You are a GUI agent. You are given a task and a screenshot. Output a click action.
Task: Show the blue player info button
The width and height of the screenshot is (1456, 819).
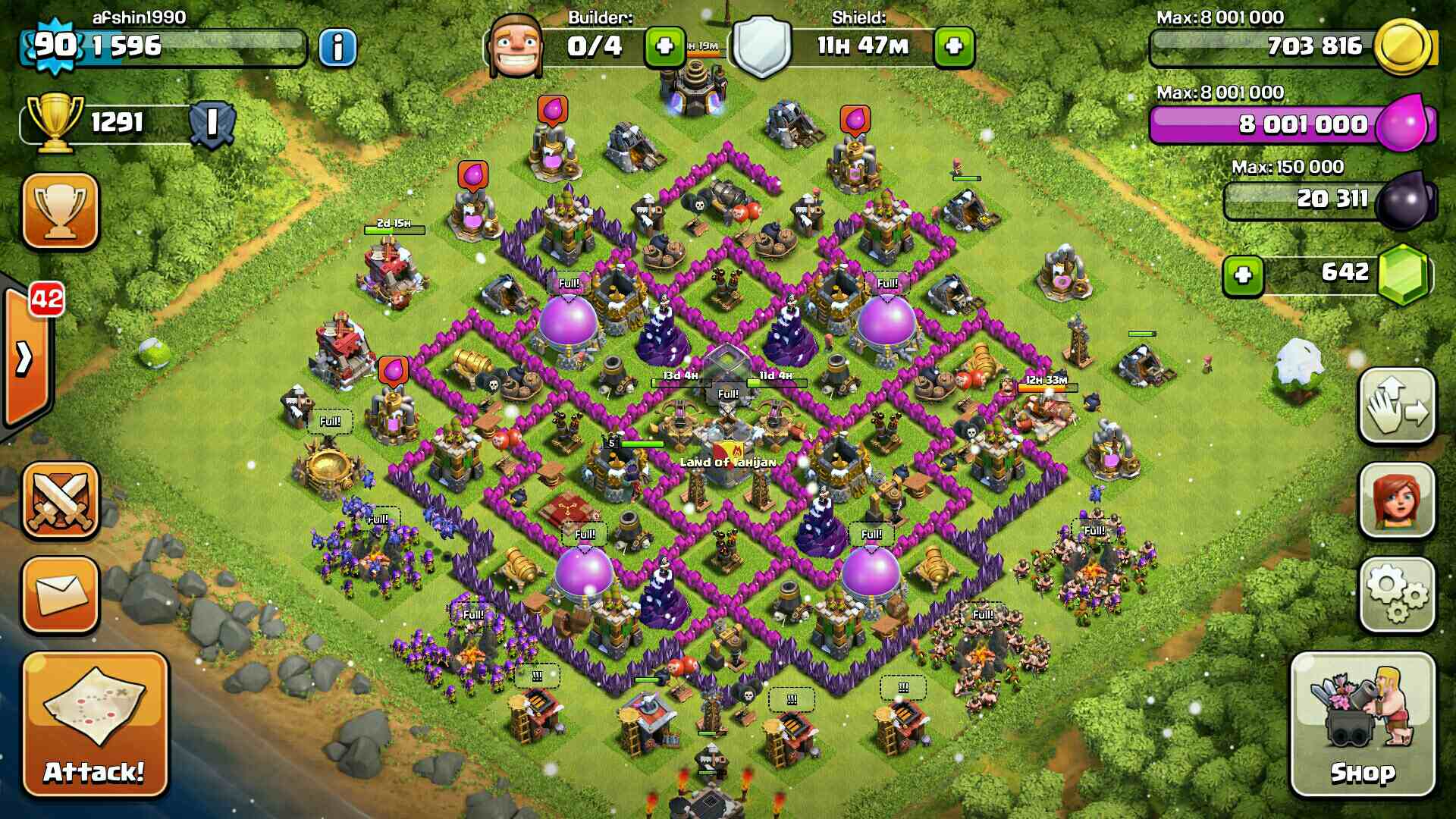[x=337, y=47]
